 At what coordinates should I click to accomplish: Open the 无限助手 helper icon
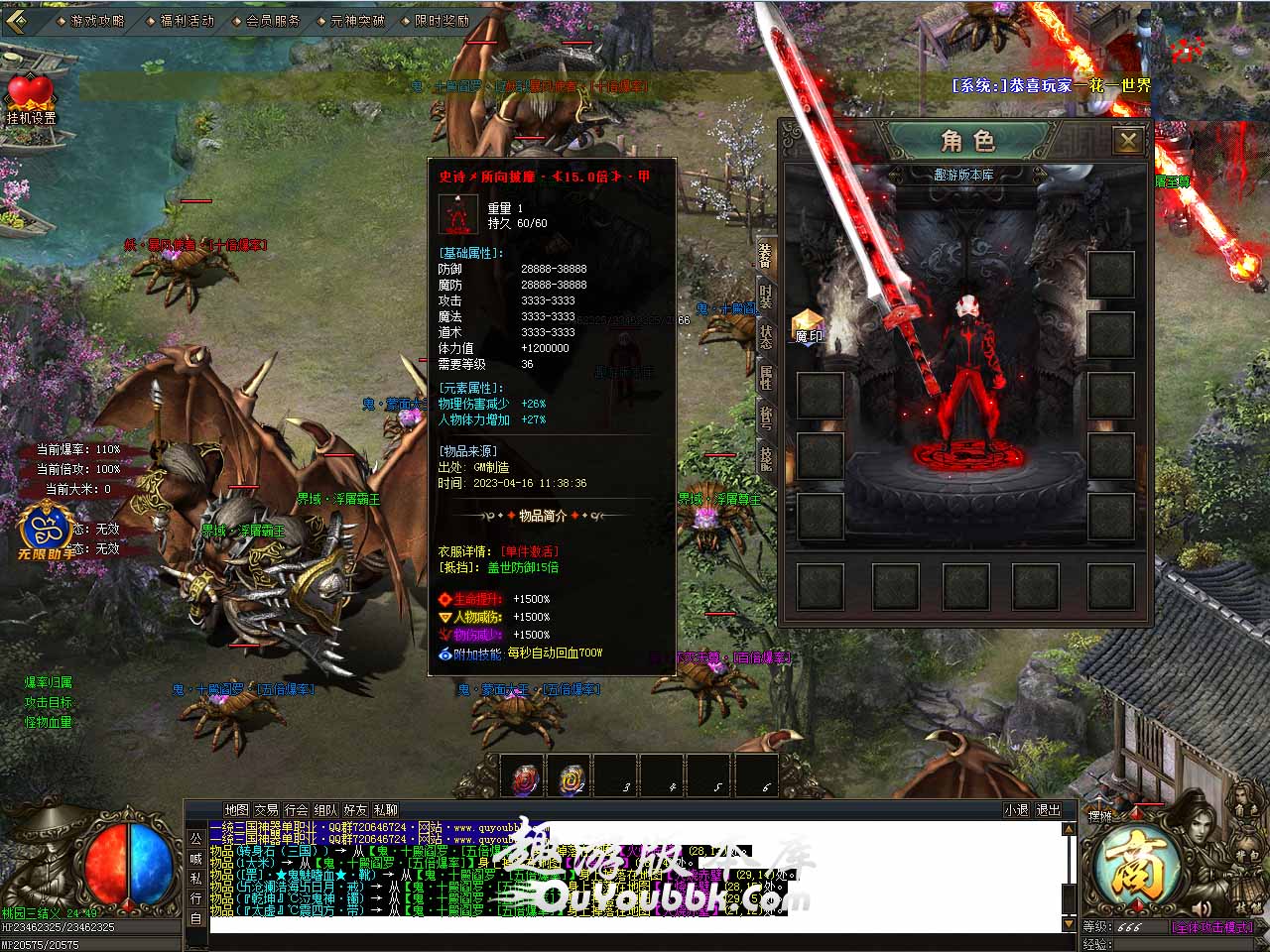(44, 529)
